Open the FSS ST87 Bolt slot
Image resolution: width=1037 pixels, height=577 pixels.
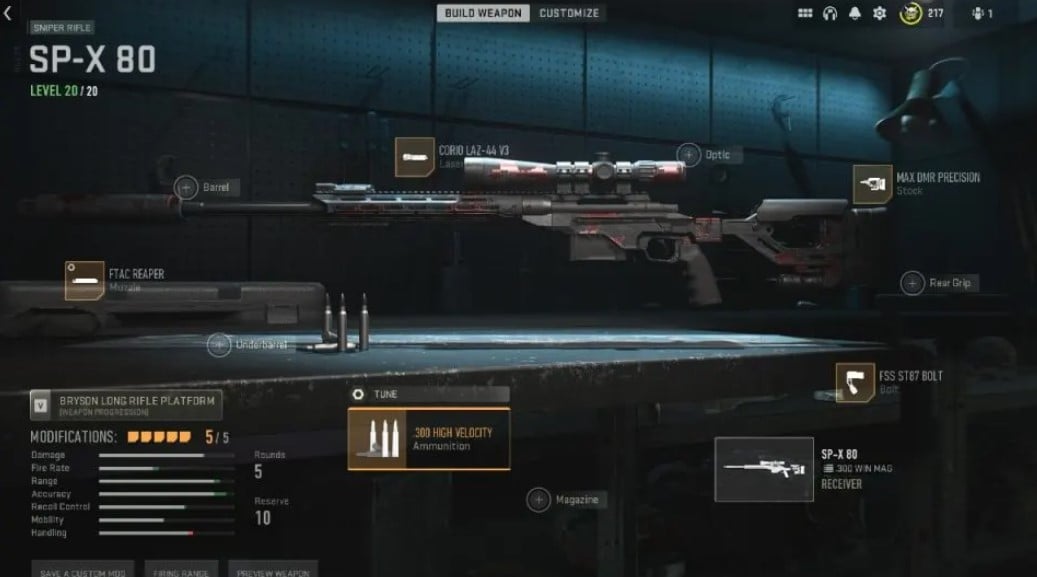click(x=855, y=382)
